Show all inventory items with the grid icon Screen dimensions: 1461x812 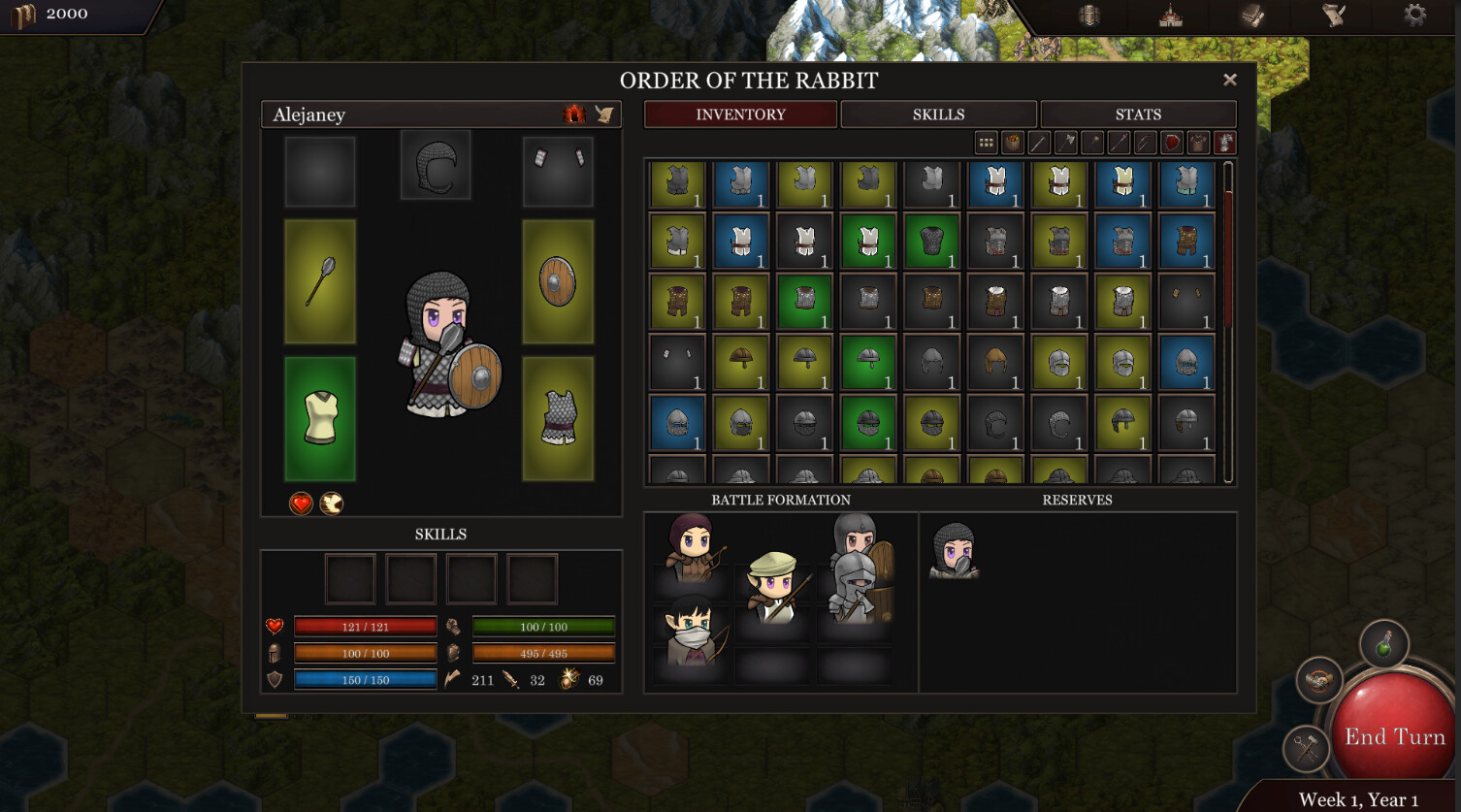point(985,143)
